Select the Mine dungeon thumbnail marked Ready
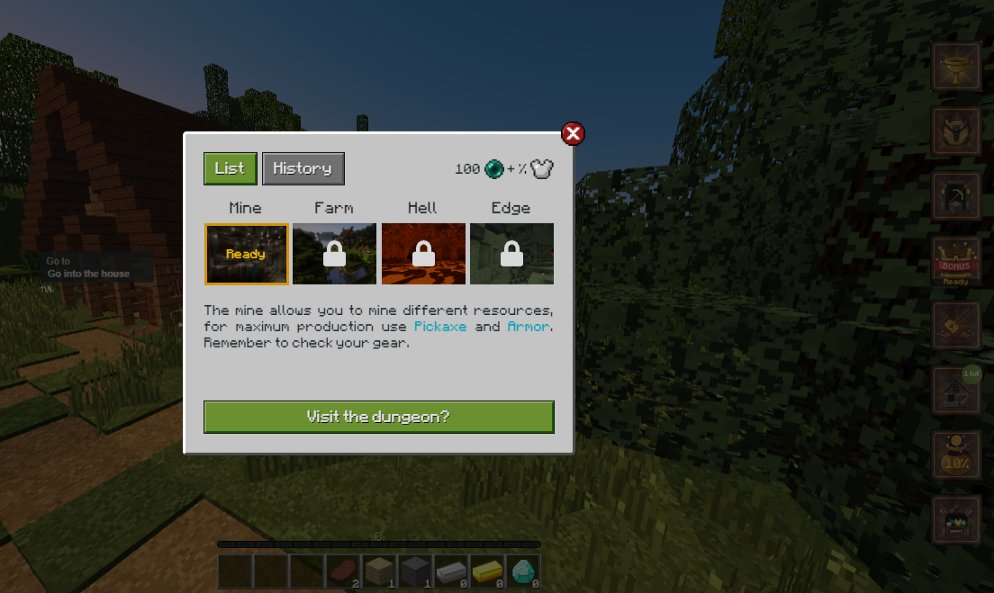 [246, 254]
